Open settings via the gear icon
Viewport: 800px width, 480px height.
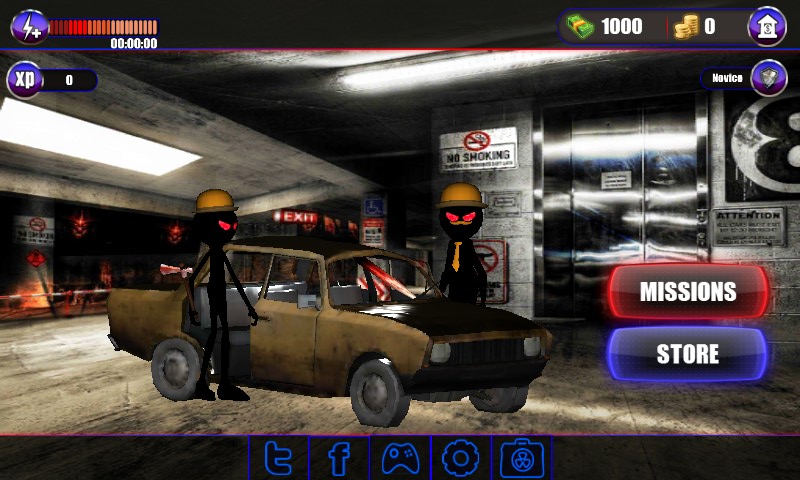(x=460, y=459)
